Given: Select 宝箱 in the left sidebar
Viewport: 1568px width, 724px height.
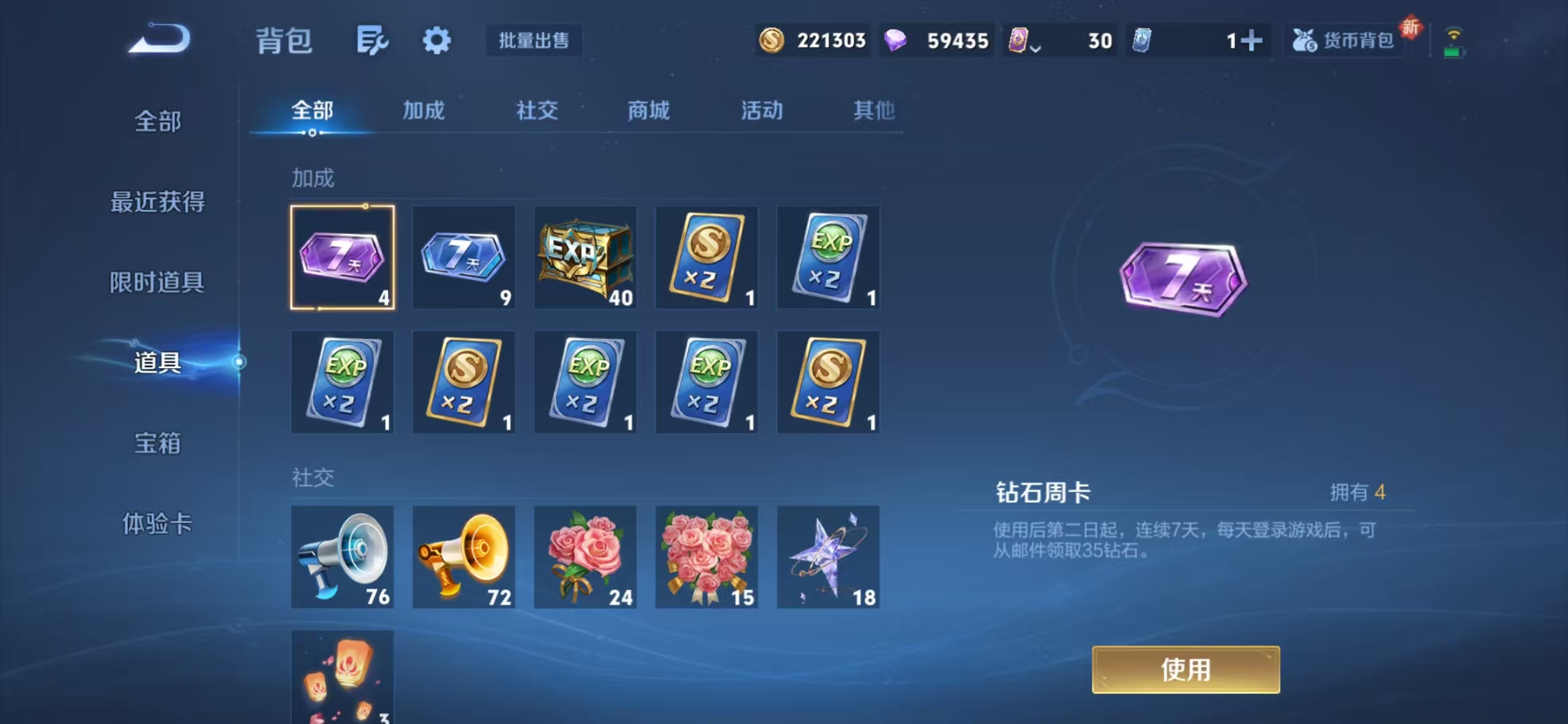Looking at the screenshot, I should click(x=158, y=444).
